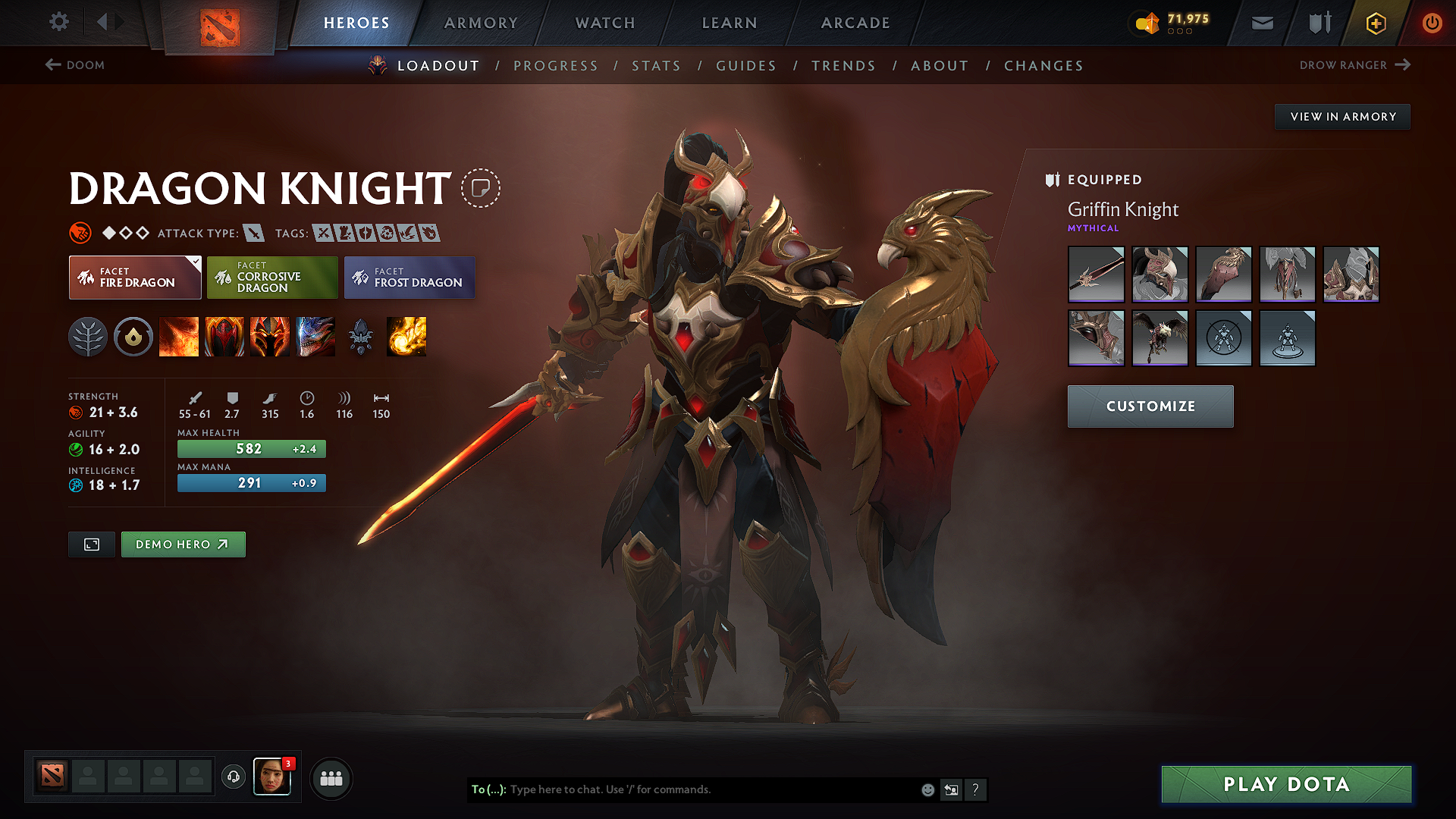This screenshot has width=1456, height=819.
Task: Open the Breathe Fire ability details
Action: pos(178,337)
